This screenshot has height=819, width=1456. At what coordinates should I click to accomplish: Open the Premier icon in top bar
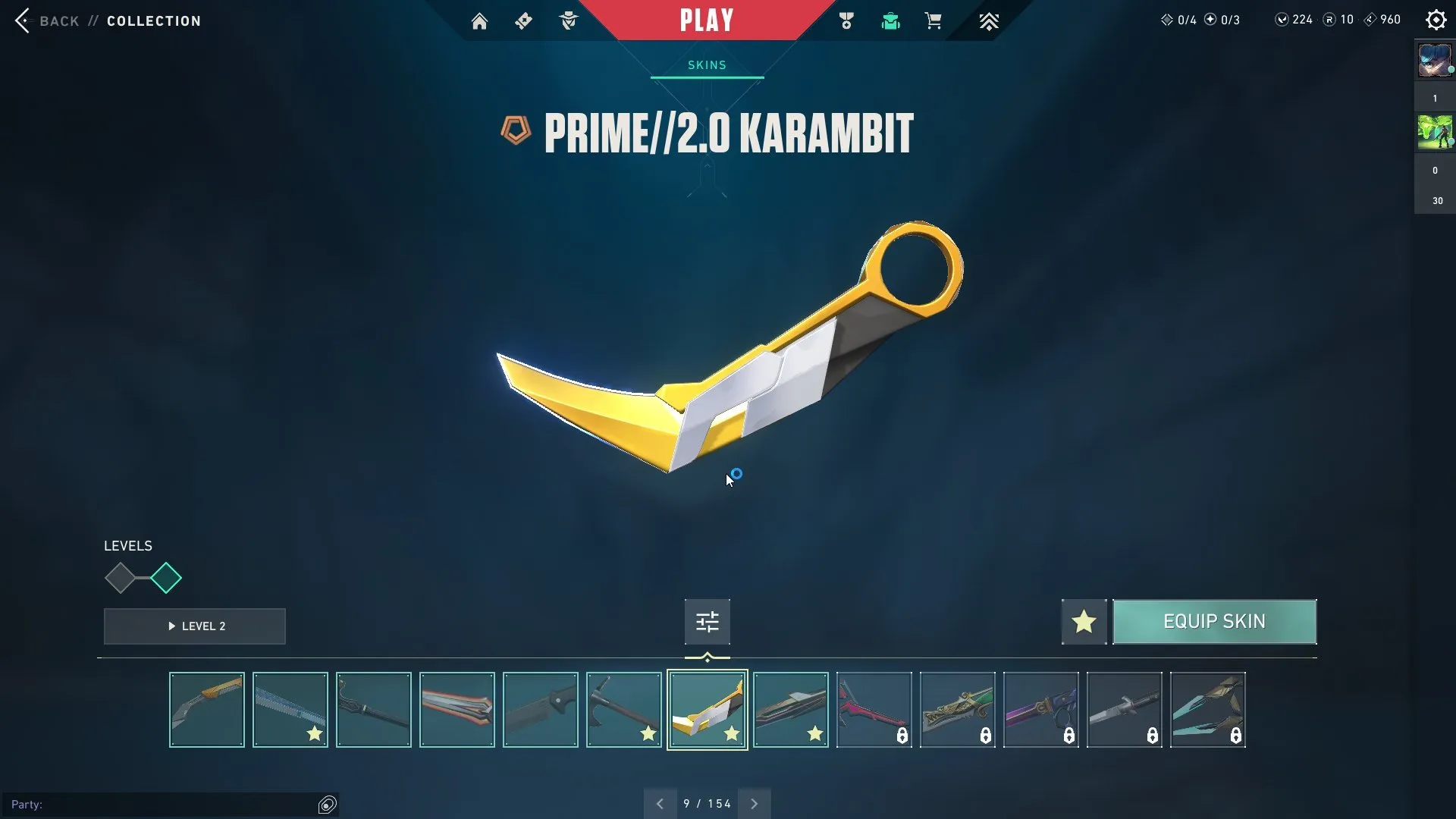tap(990, 20)
